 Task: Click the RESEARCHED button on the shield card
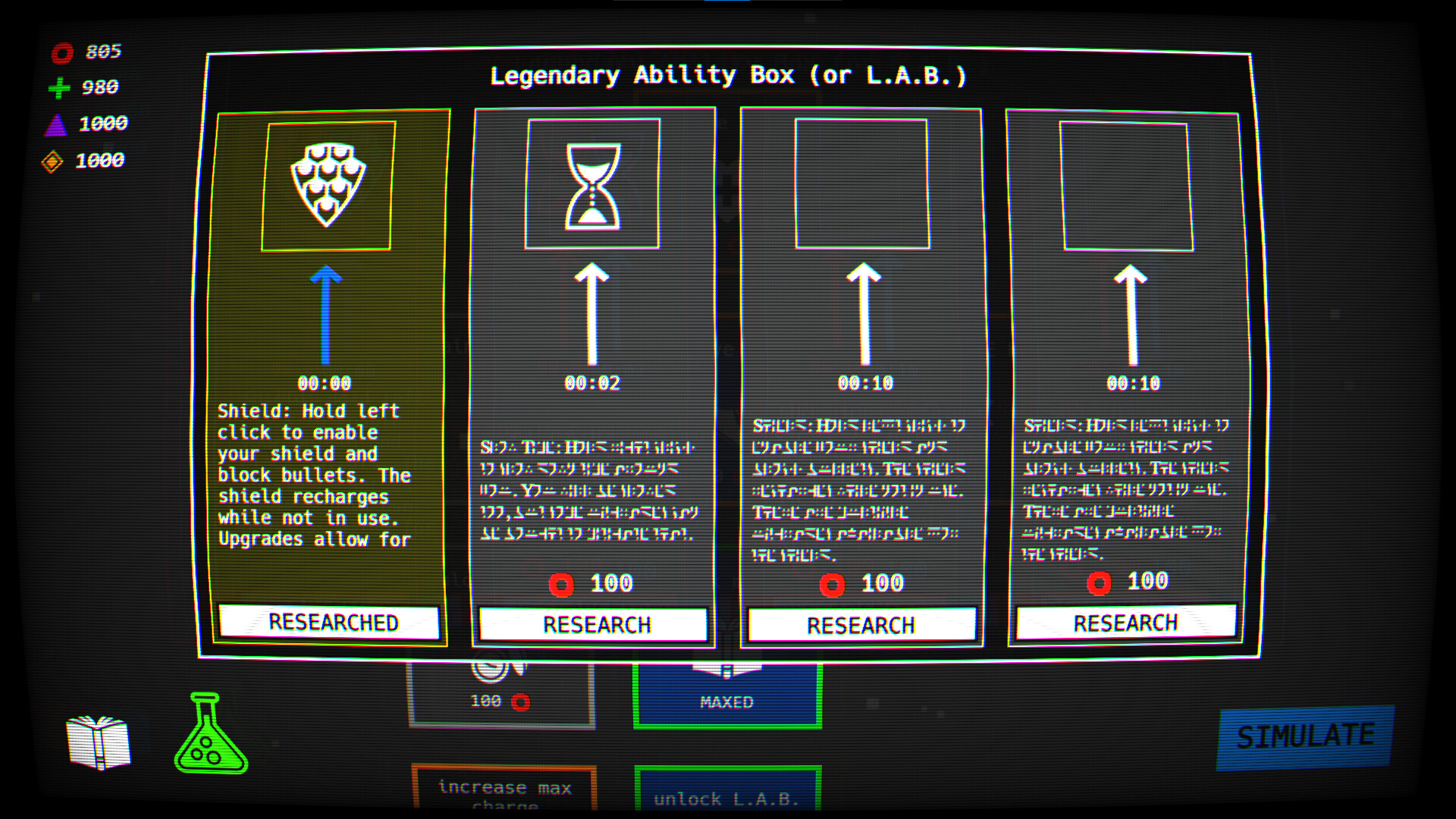[x=329, y=623]
